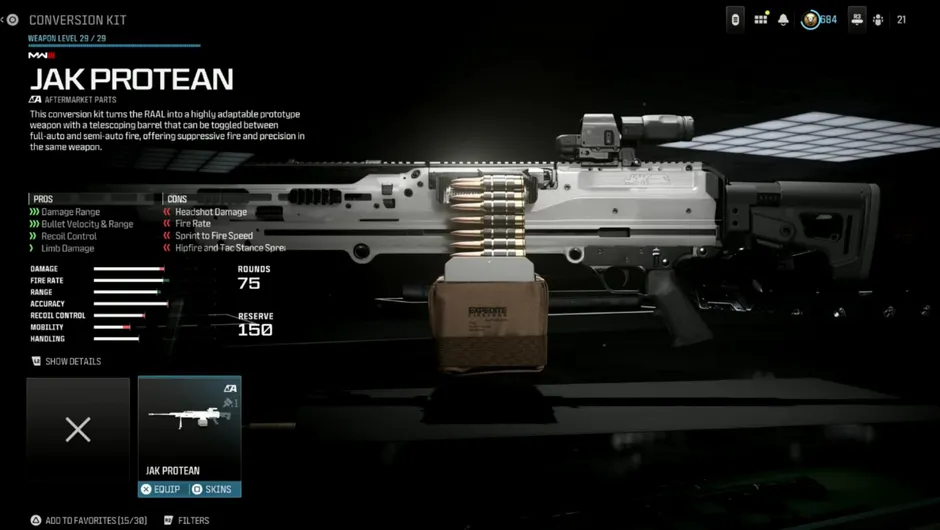Go back using the top-left arrow
Screen dimensions: 940x530
click(12, 20)
